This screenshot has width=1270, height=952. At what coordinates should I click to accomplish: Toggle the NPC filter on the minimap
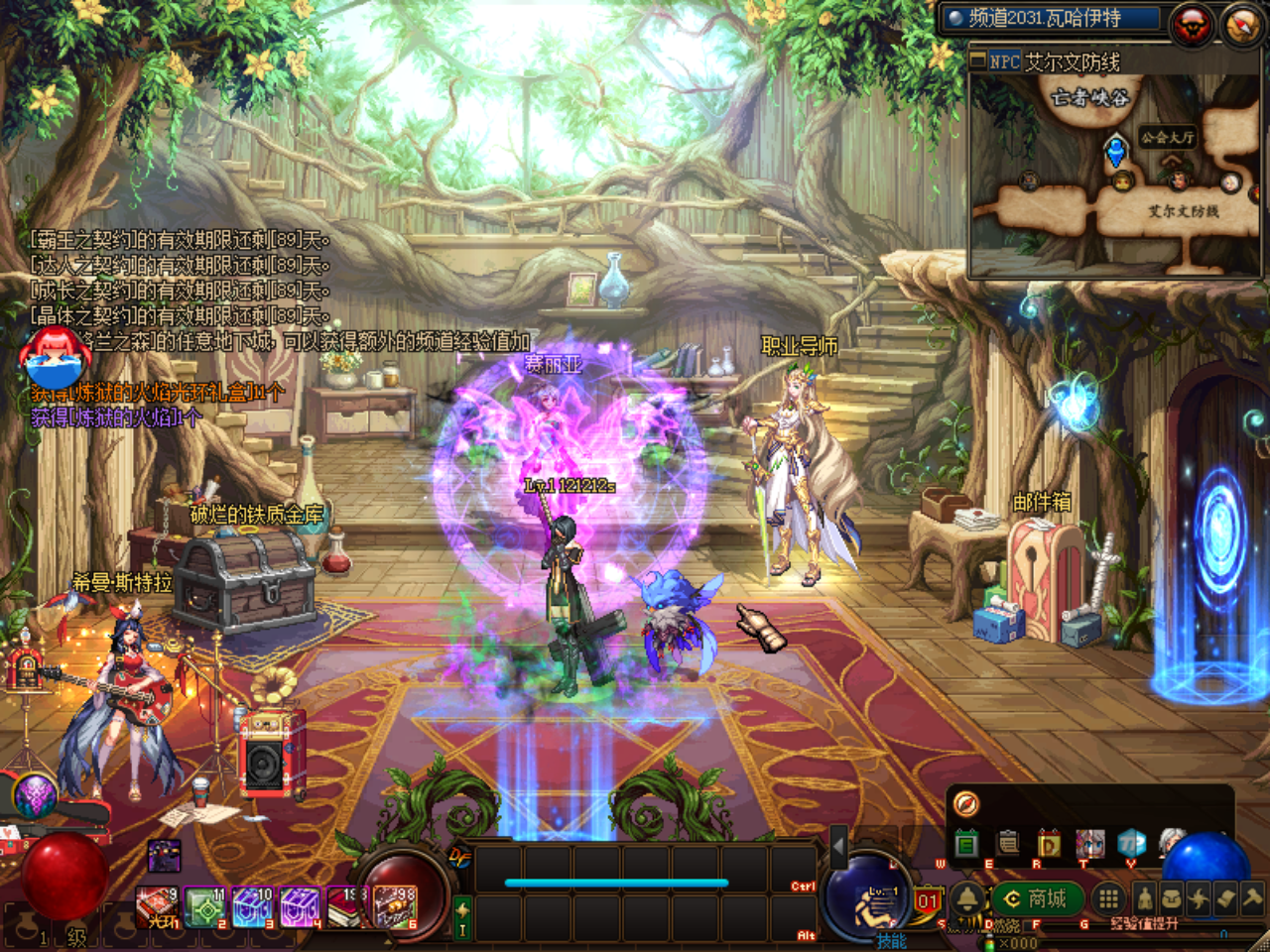[1004, 61]
